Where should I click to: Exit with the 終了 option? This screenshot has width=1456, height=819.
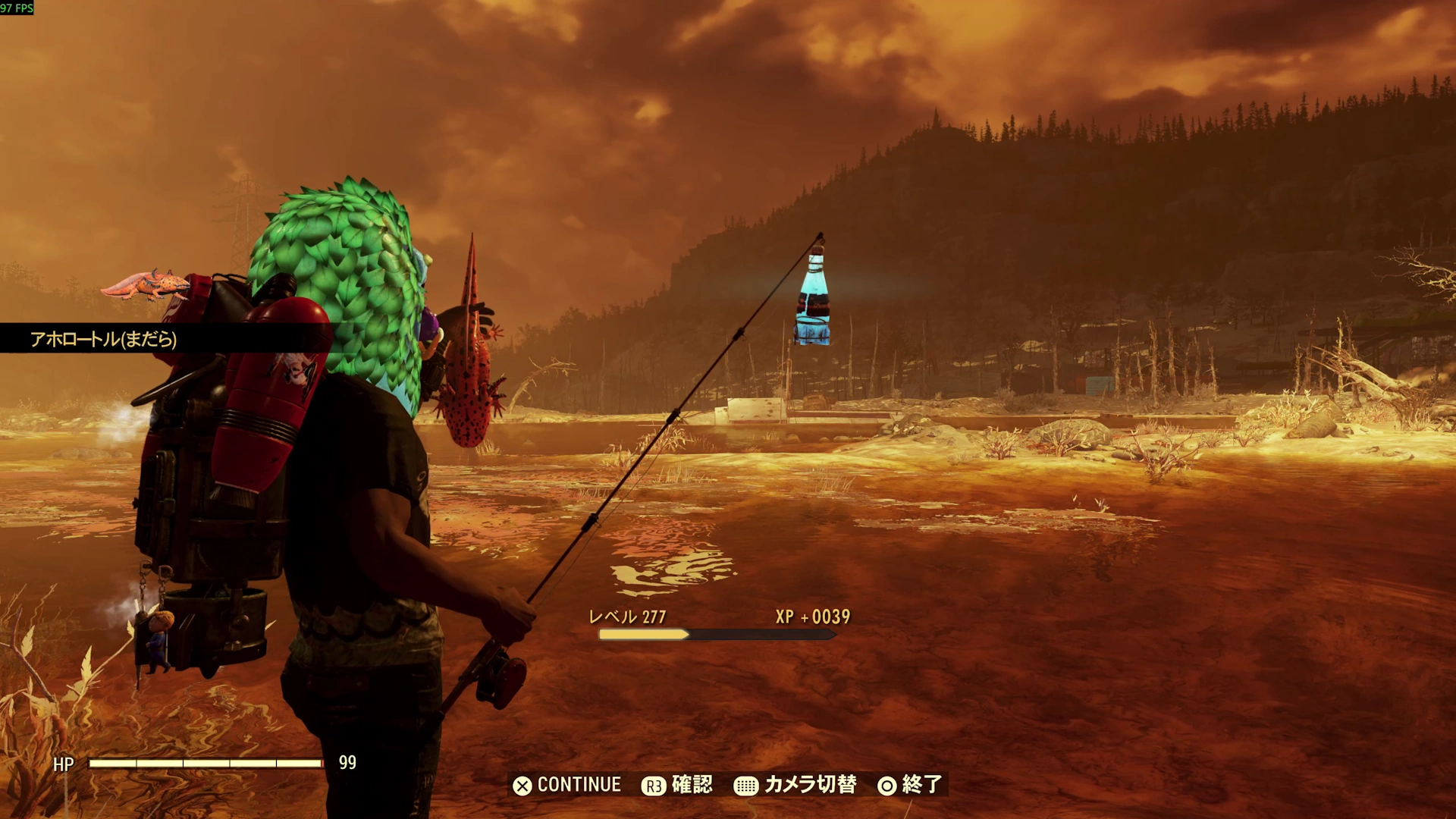[910, 785]
